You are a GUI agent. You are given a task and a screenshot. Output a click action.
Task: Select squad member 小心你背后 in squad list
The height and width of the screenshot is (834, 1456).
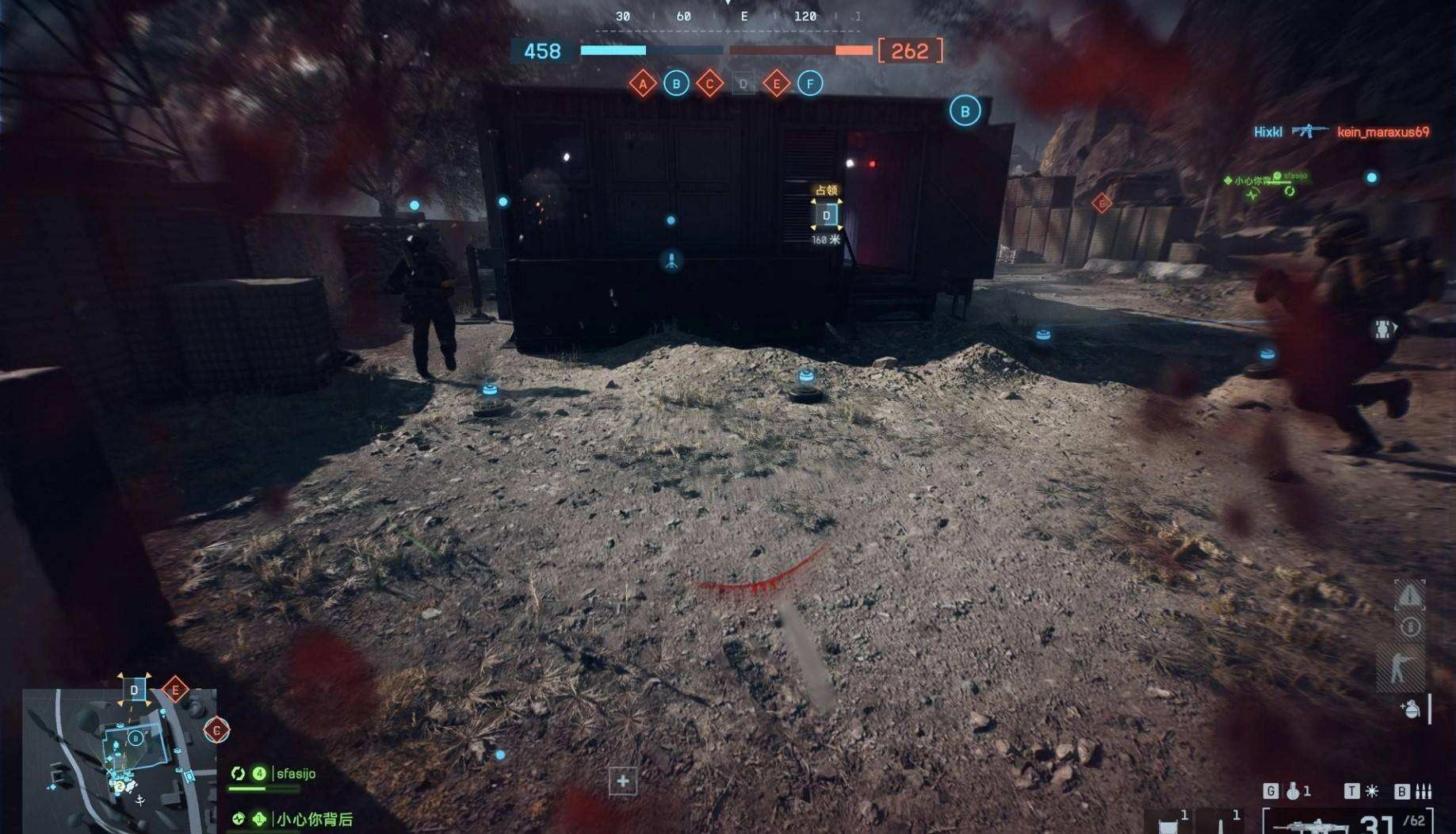(x=314, y=819)
